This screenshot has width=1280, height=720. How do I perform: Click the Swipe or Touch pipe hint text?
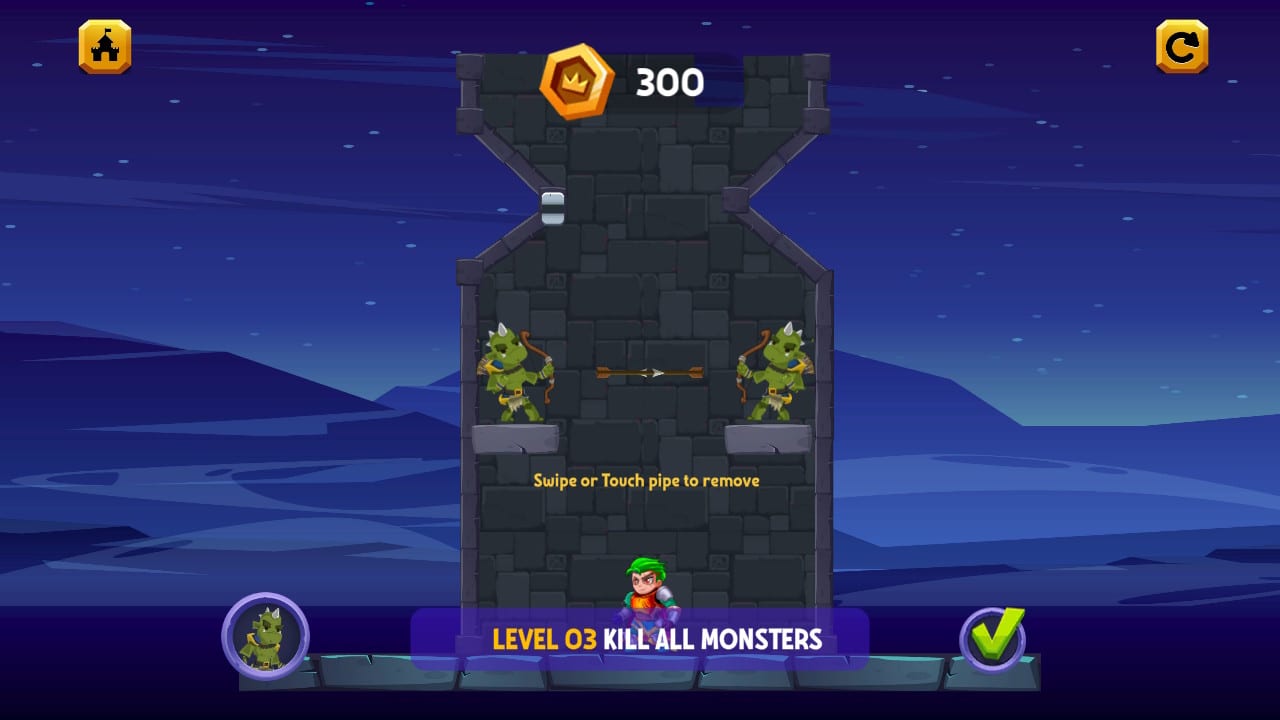645,481
